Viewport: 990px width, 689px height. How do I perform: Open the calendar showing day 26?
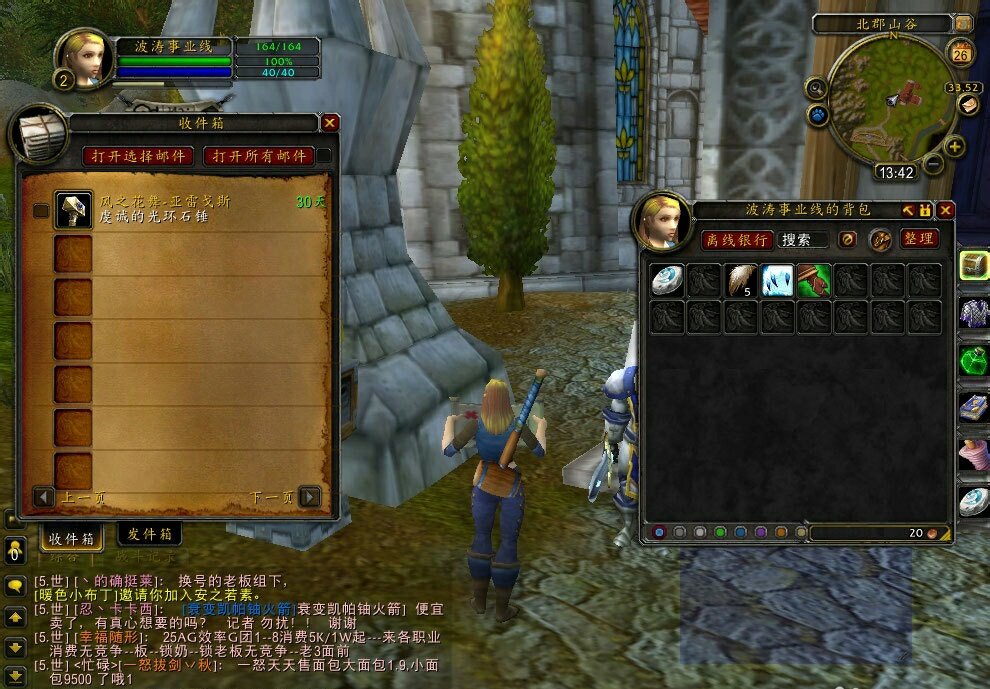coord(962,53)
